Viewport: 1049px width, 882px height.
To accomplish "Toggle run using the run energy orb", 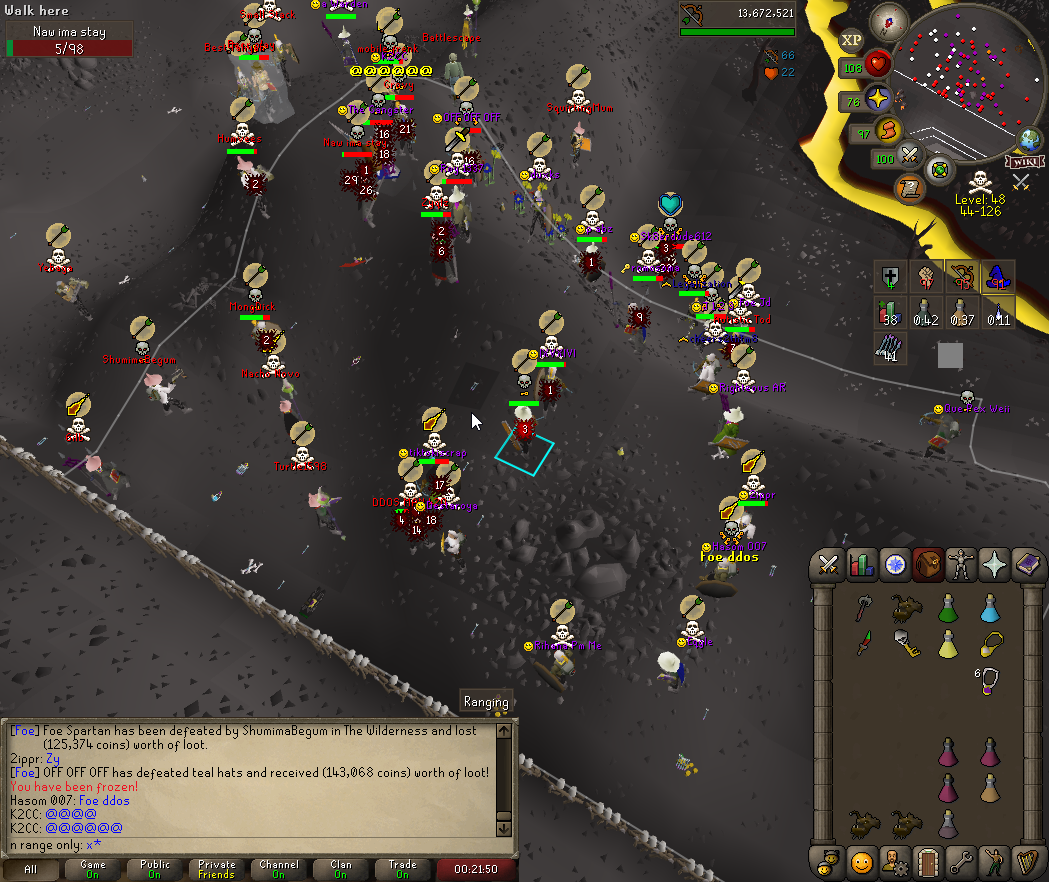I will point(887,130).
